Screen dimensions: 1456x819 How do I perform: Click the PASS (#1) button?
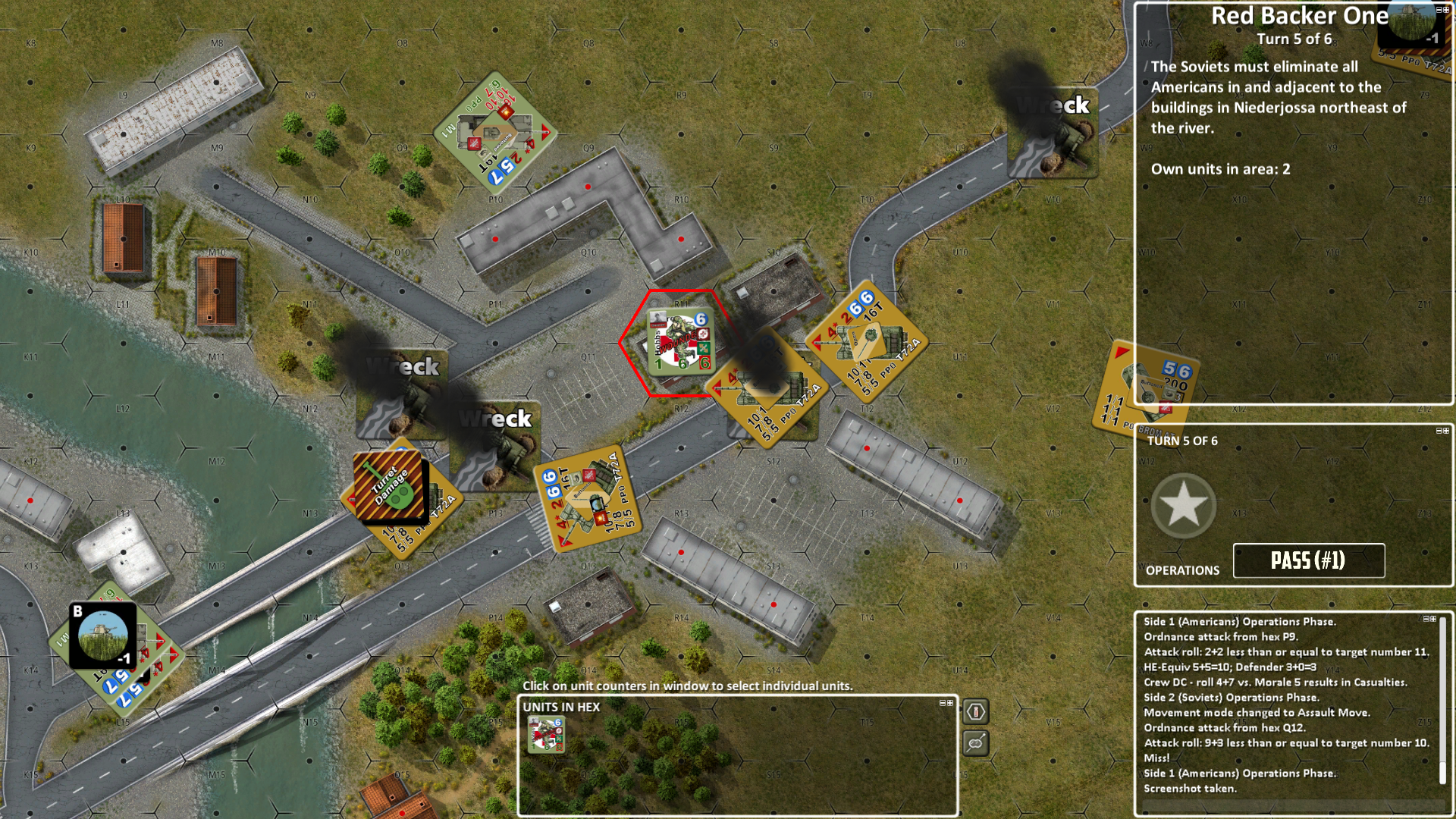pyautogui.click(x=1310, y=559)
